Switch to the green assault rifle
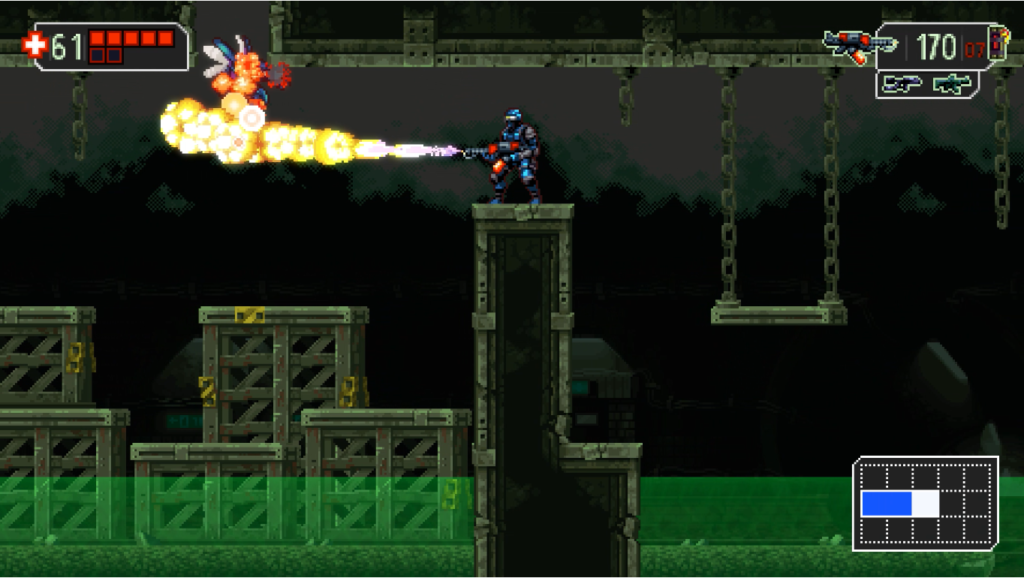This screenshot has height=578, width=1024. (x=953, y=85)
